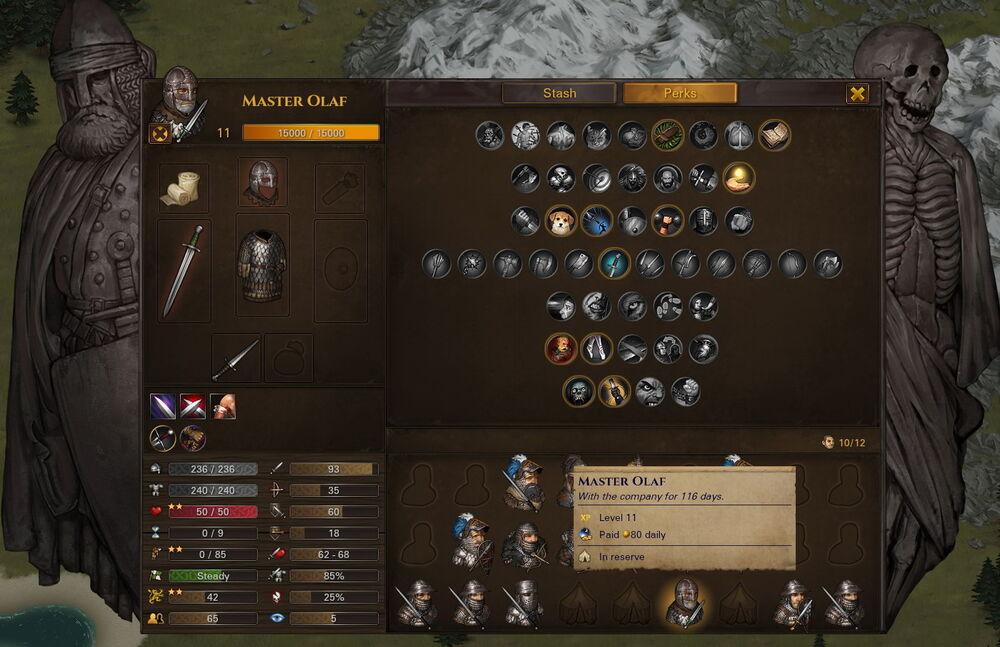Inspect the puppy dog perk icon

(561, 220)
